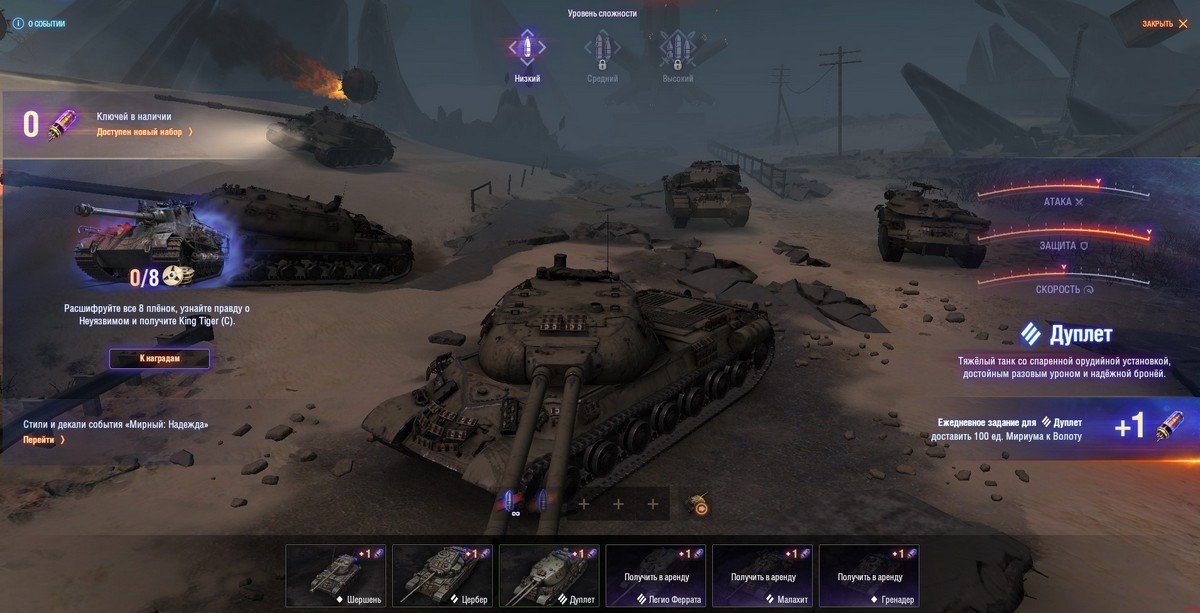
Task: Rent the Легио Феррата tank
Action: [x=656, y=576]
